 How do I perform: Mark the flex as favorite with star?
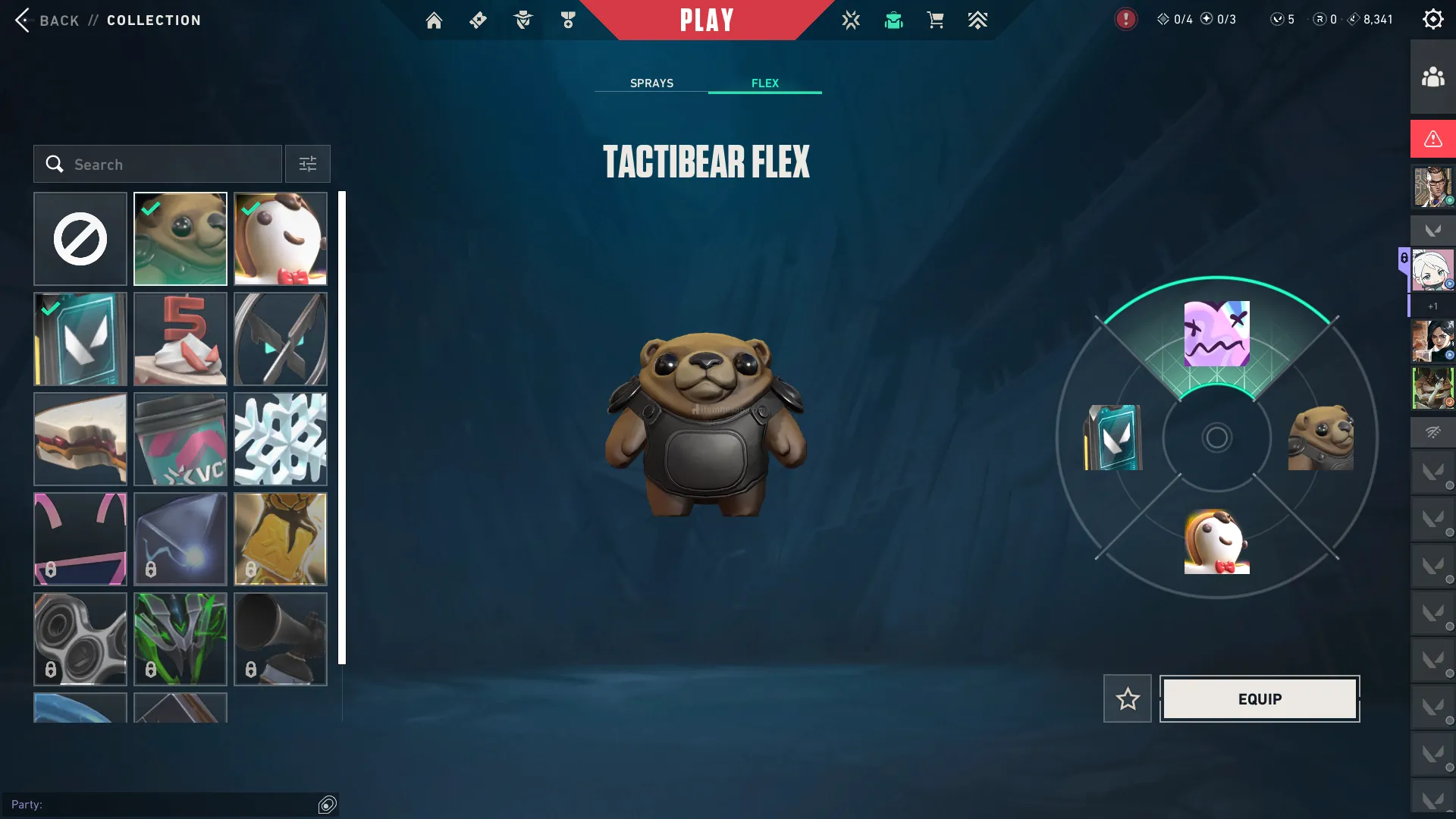coord(1127,698)
